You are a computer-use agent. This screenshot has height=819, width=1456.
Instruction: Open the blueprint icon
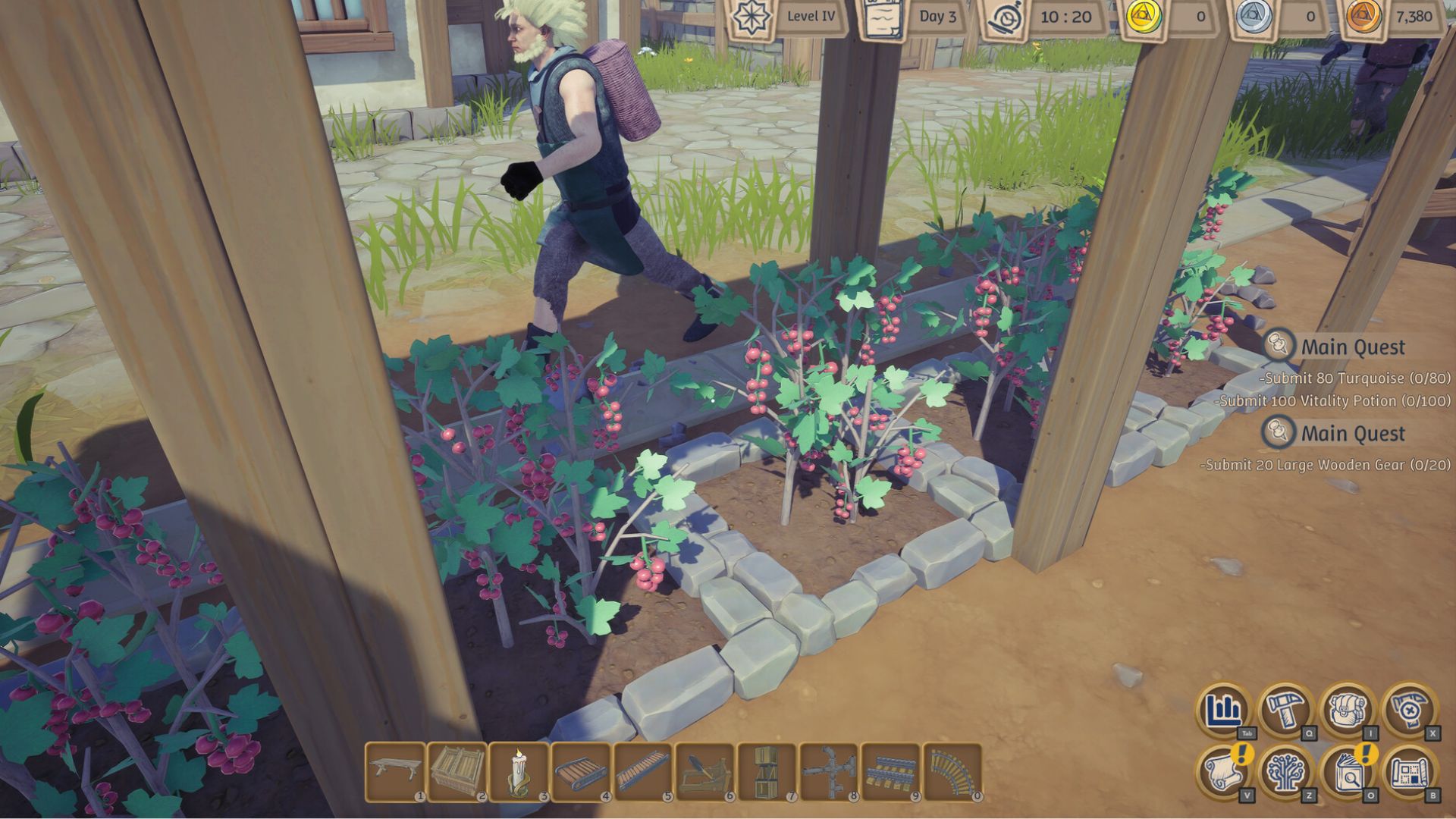click(x=1409, y=772)
